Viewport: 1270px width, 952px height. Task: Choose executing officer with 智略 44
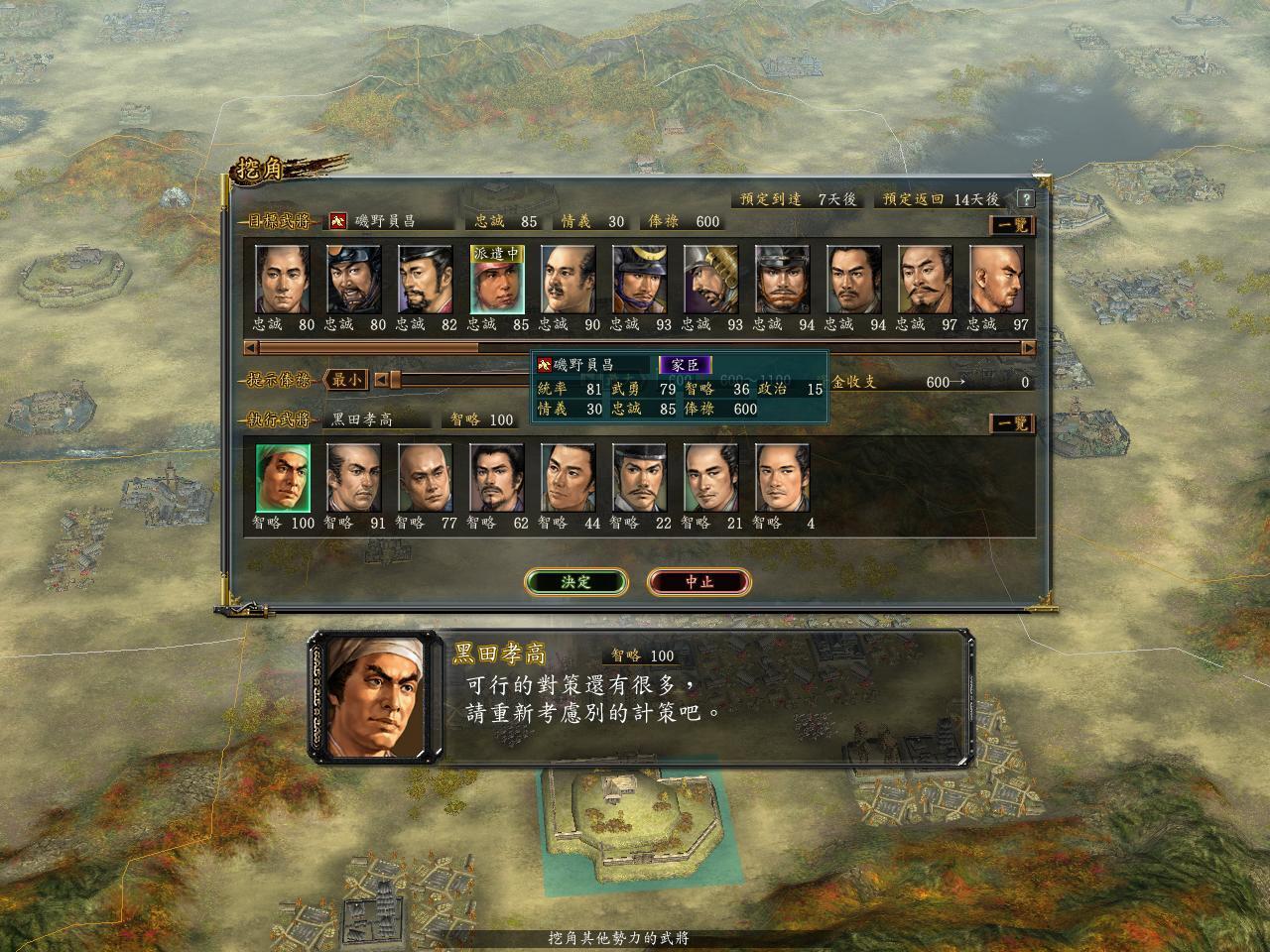coord(569,478)
